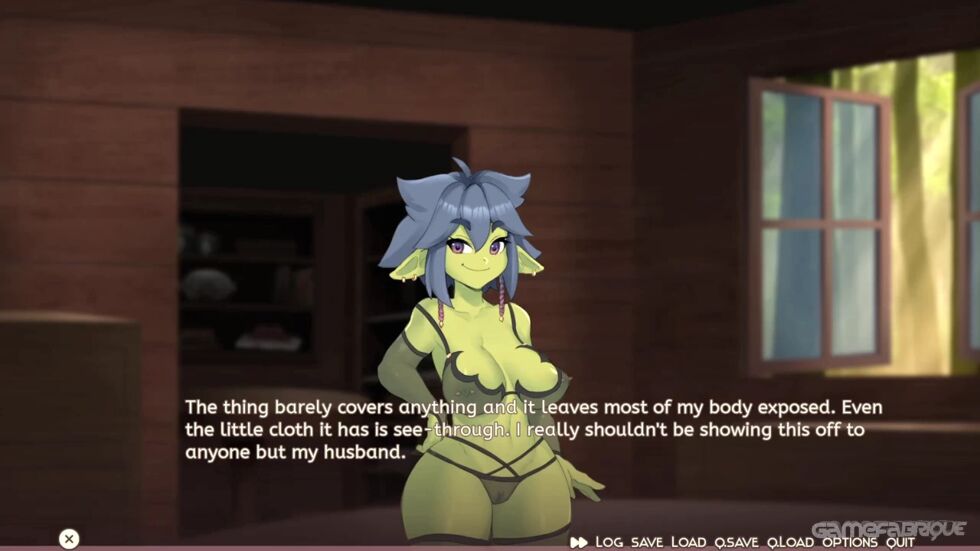Open the SAVE menu
980x551 pixels.
pyautogui.click(x=647, y=541)
